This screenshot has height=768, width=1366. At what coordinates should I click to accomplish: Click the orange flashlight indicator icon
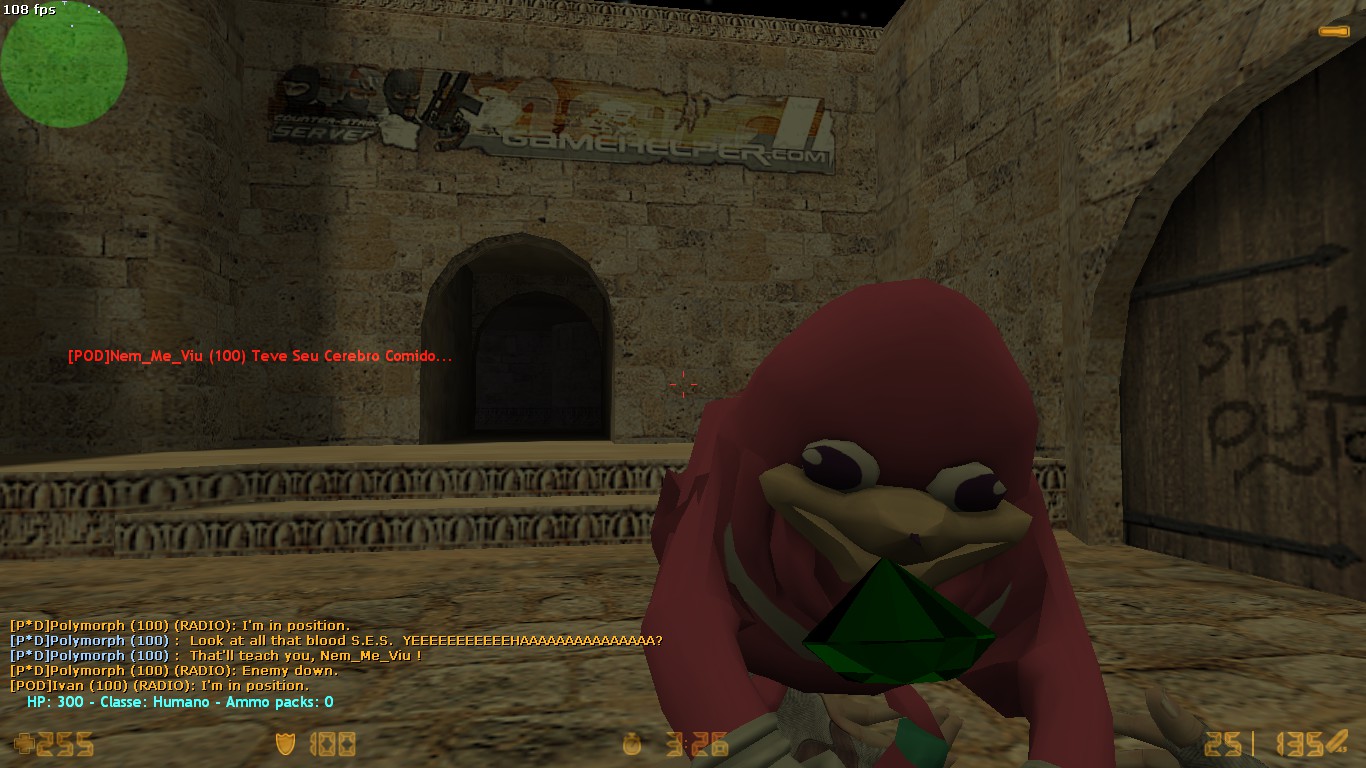point(1334,32)
